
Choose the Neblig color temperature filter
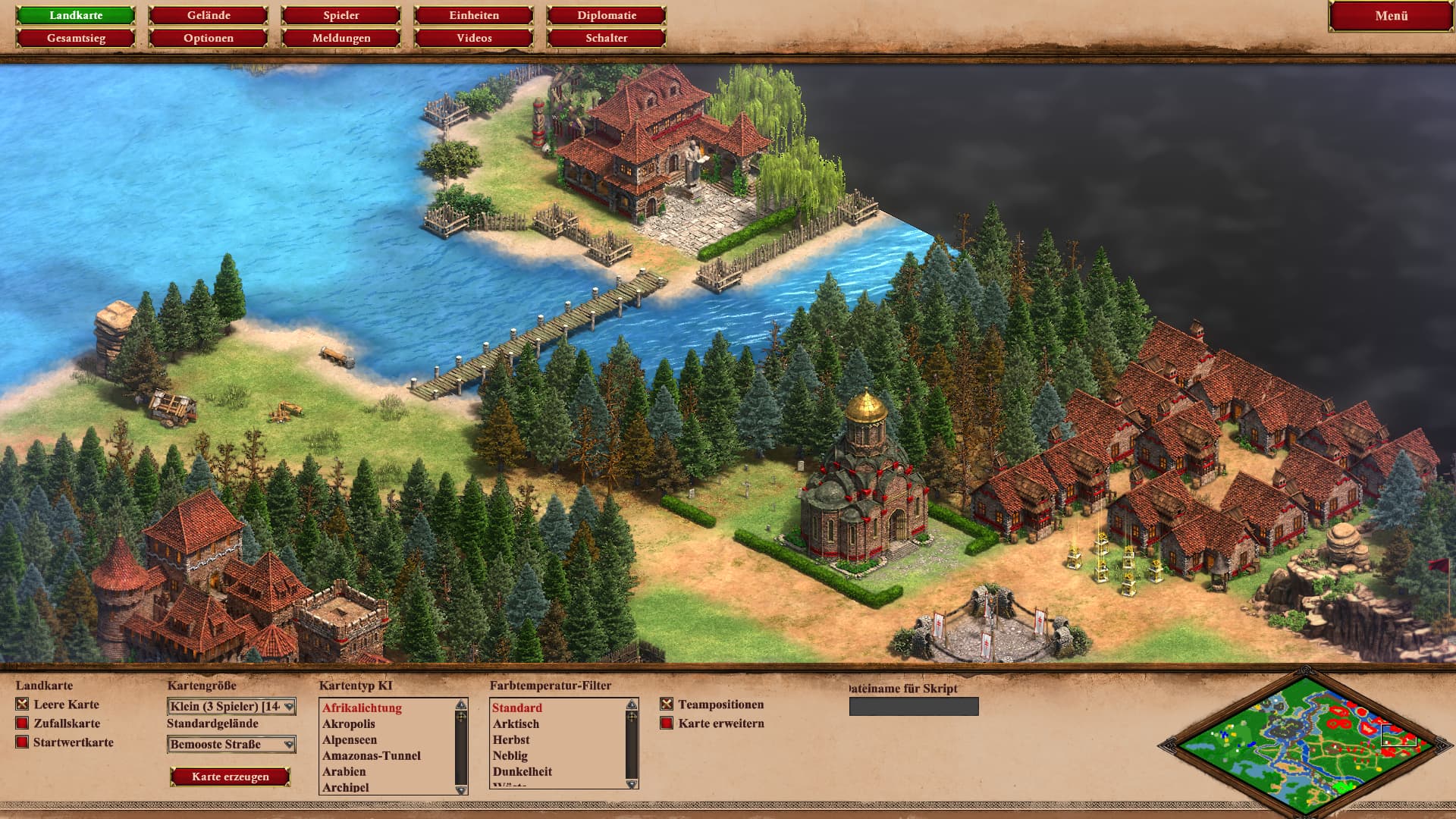pyautogui.click(x=510, y=756)
